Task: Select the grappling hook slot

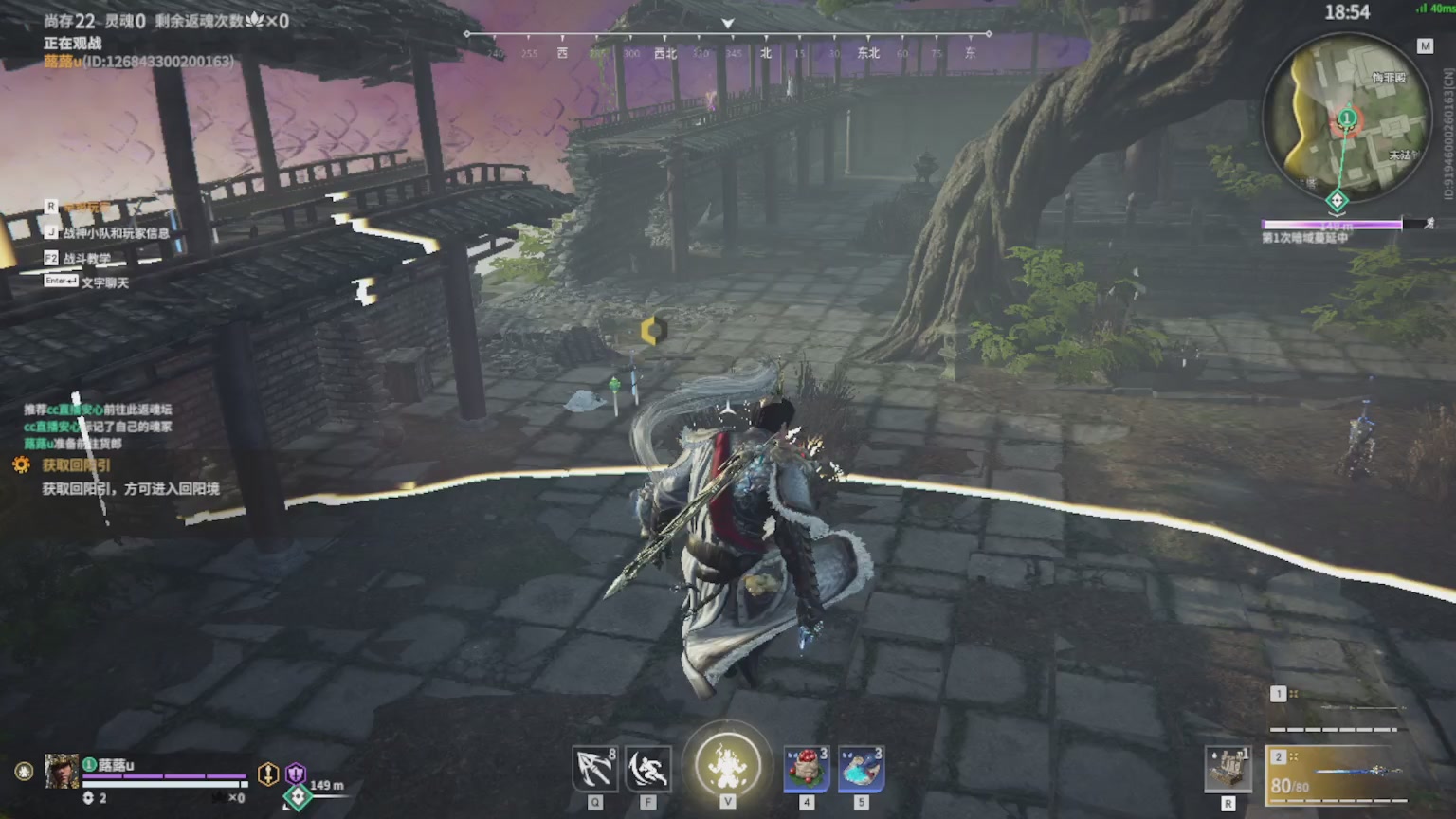Action: pyautogui.click(x=595, y=769)
